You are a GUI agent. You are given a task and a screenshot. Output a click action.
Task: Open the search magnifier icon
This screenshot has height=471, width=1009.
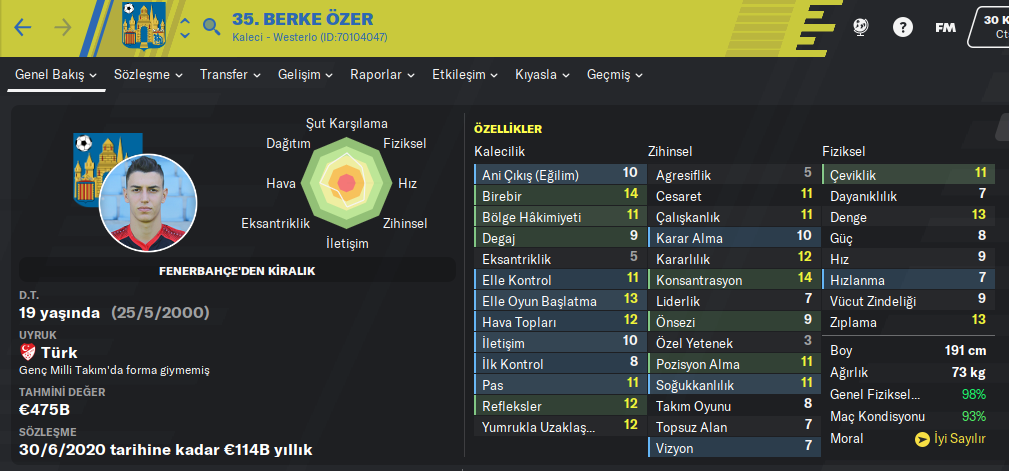pos(211,27)
